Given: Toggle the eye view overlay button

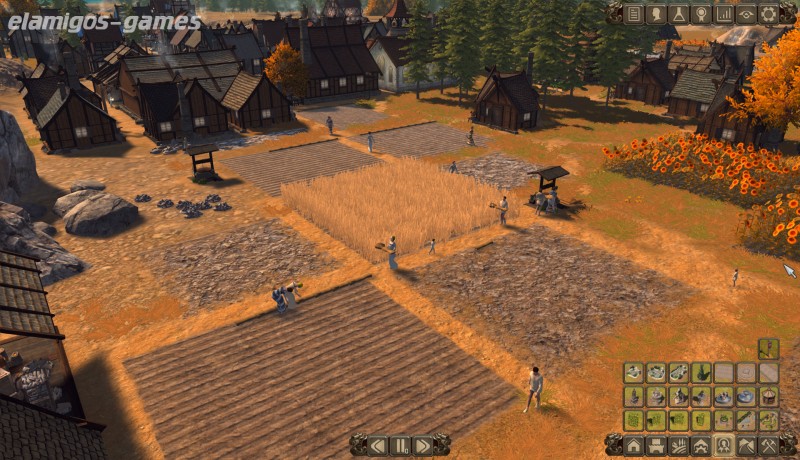Looking at the screenshot, I should coord(746,14).
